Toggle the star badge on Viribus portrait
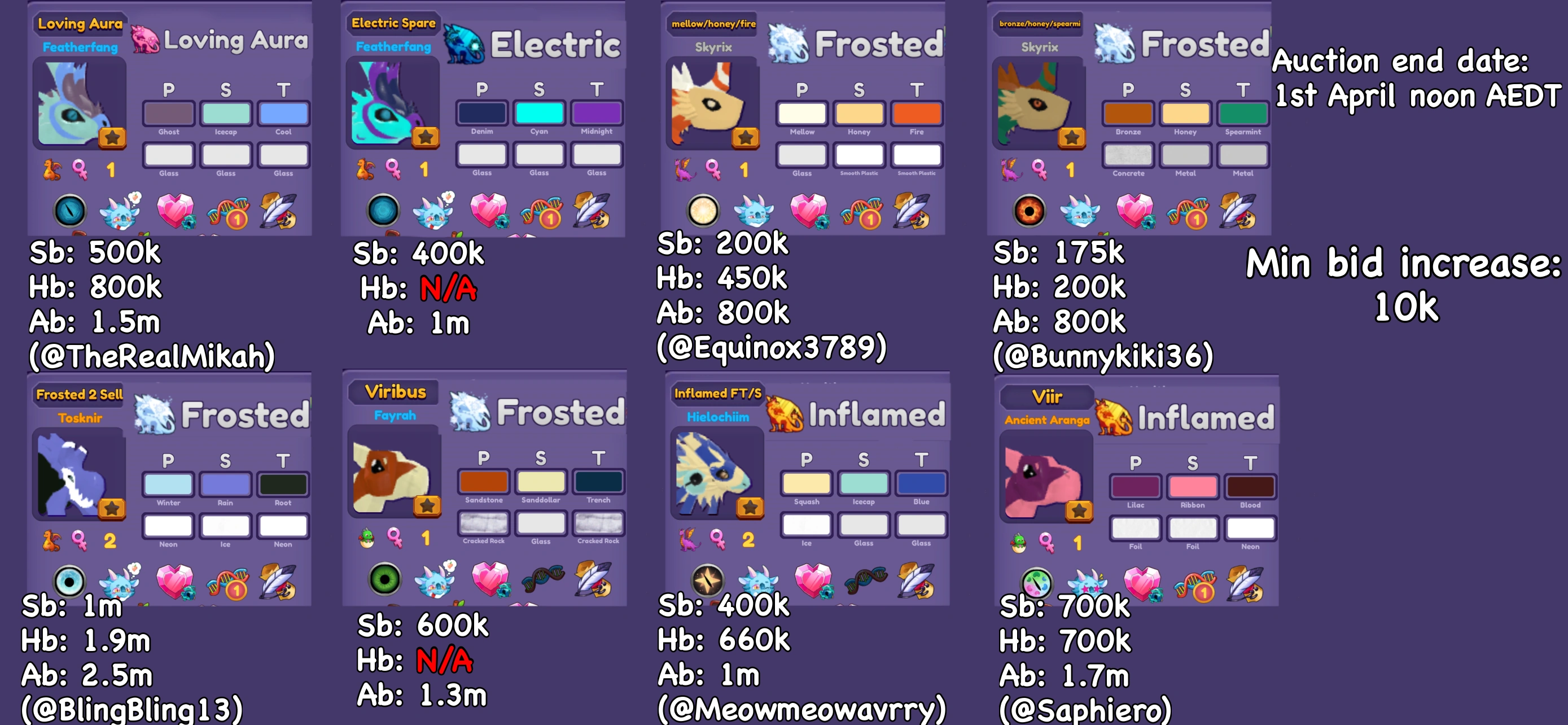 [x=426, y=505]
